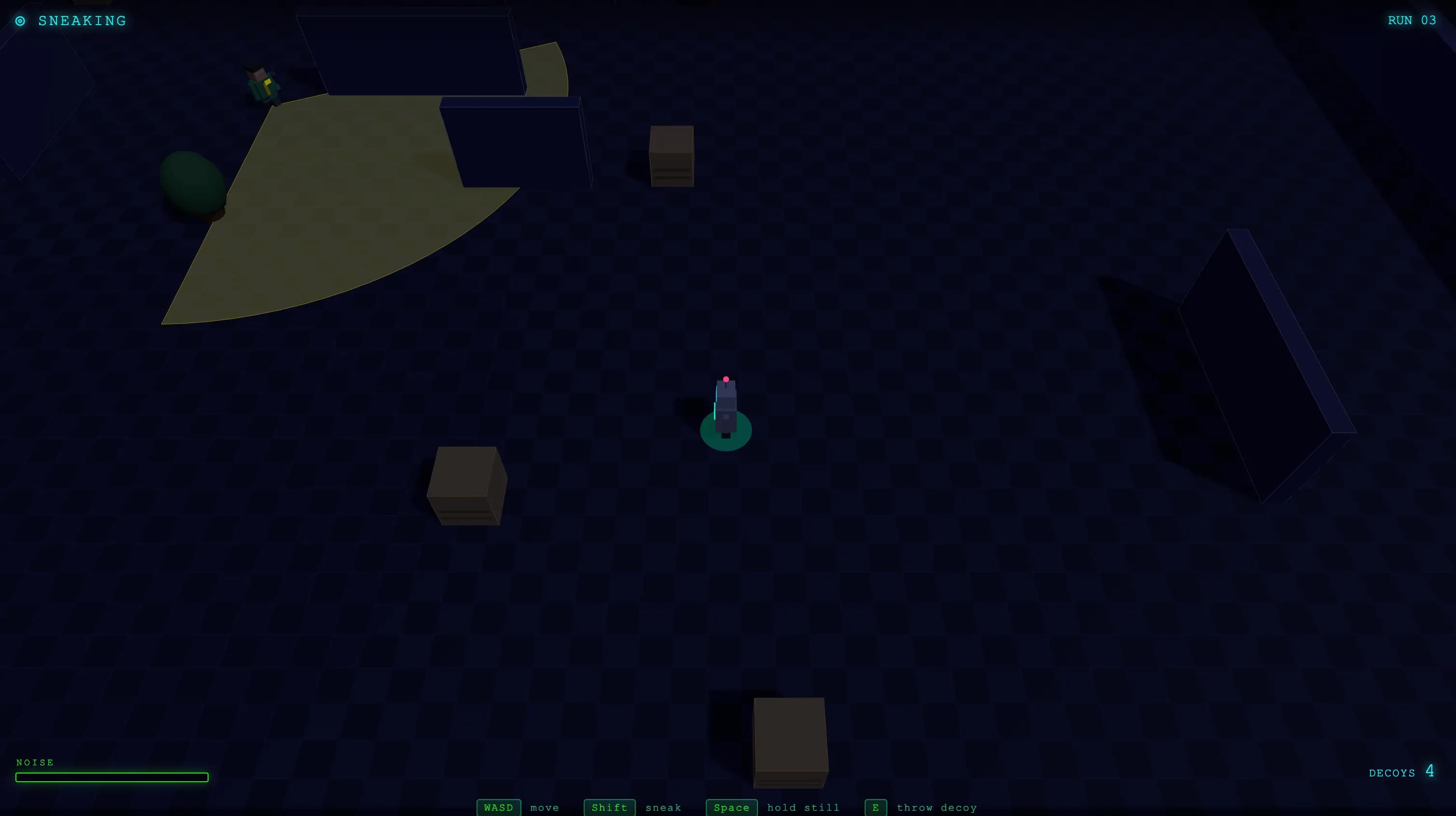
Task: Open the RUN 03 counter display
Action: pos(1412,21)
